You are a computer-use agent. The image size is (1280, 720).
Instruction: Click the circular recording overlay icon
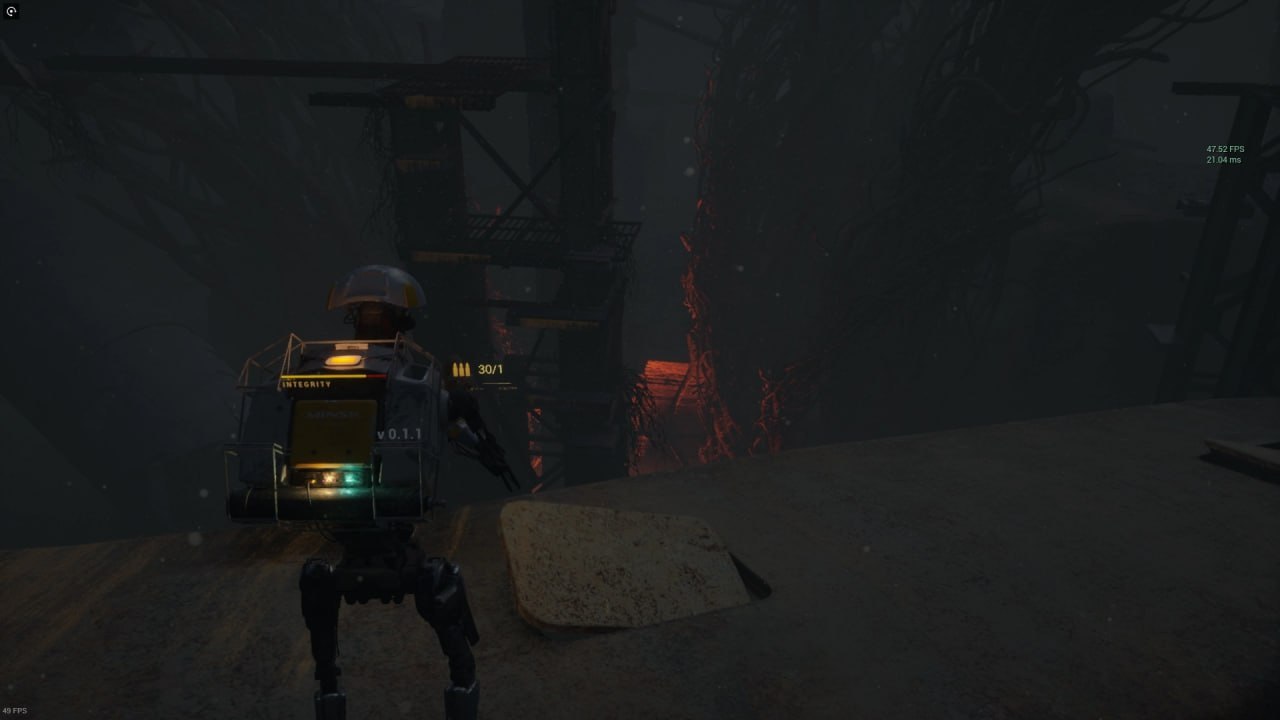click(12, 12)
